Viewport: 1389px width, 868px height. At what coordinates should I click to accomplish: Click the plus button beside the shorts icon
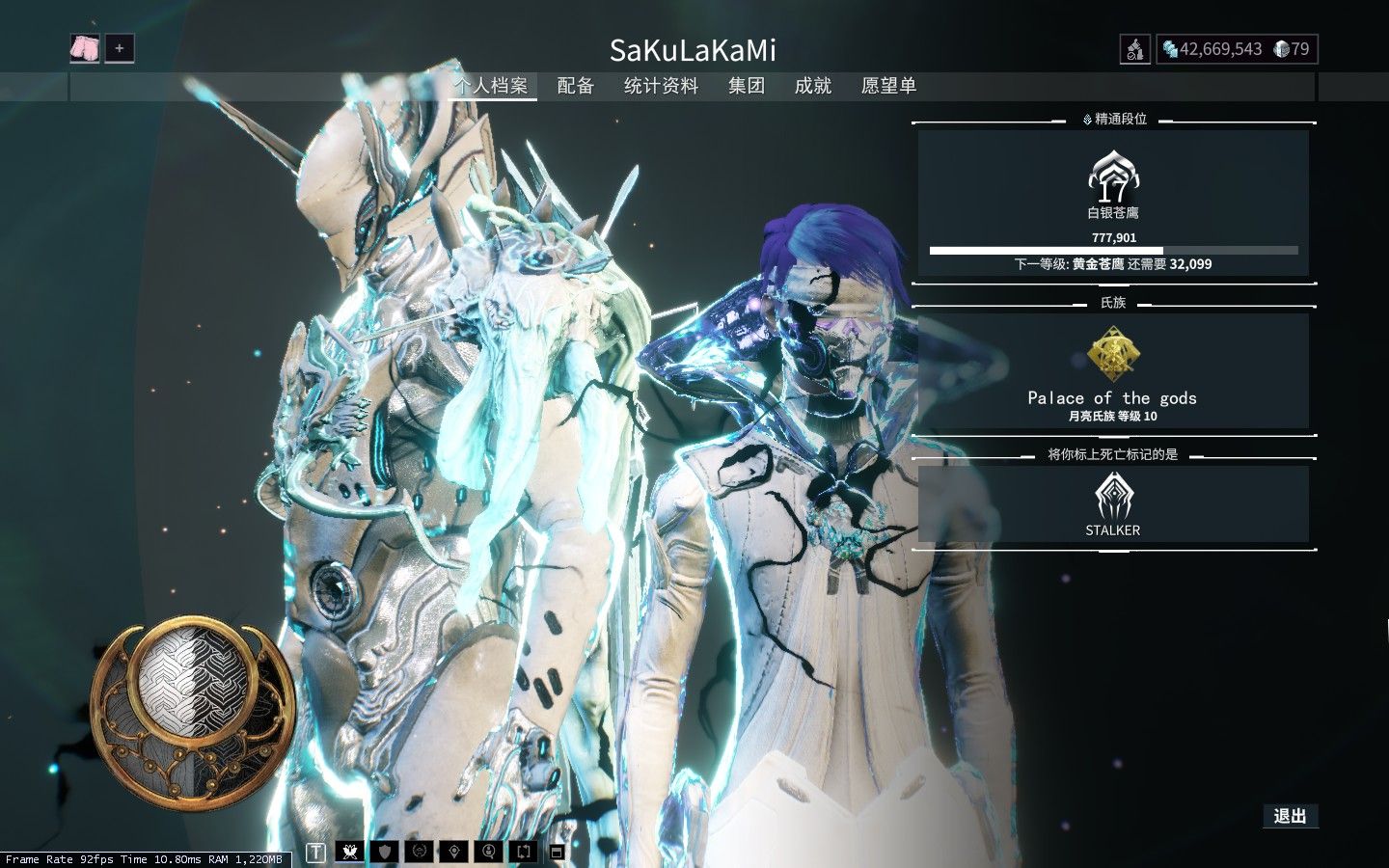coord(120,48)
